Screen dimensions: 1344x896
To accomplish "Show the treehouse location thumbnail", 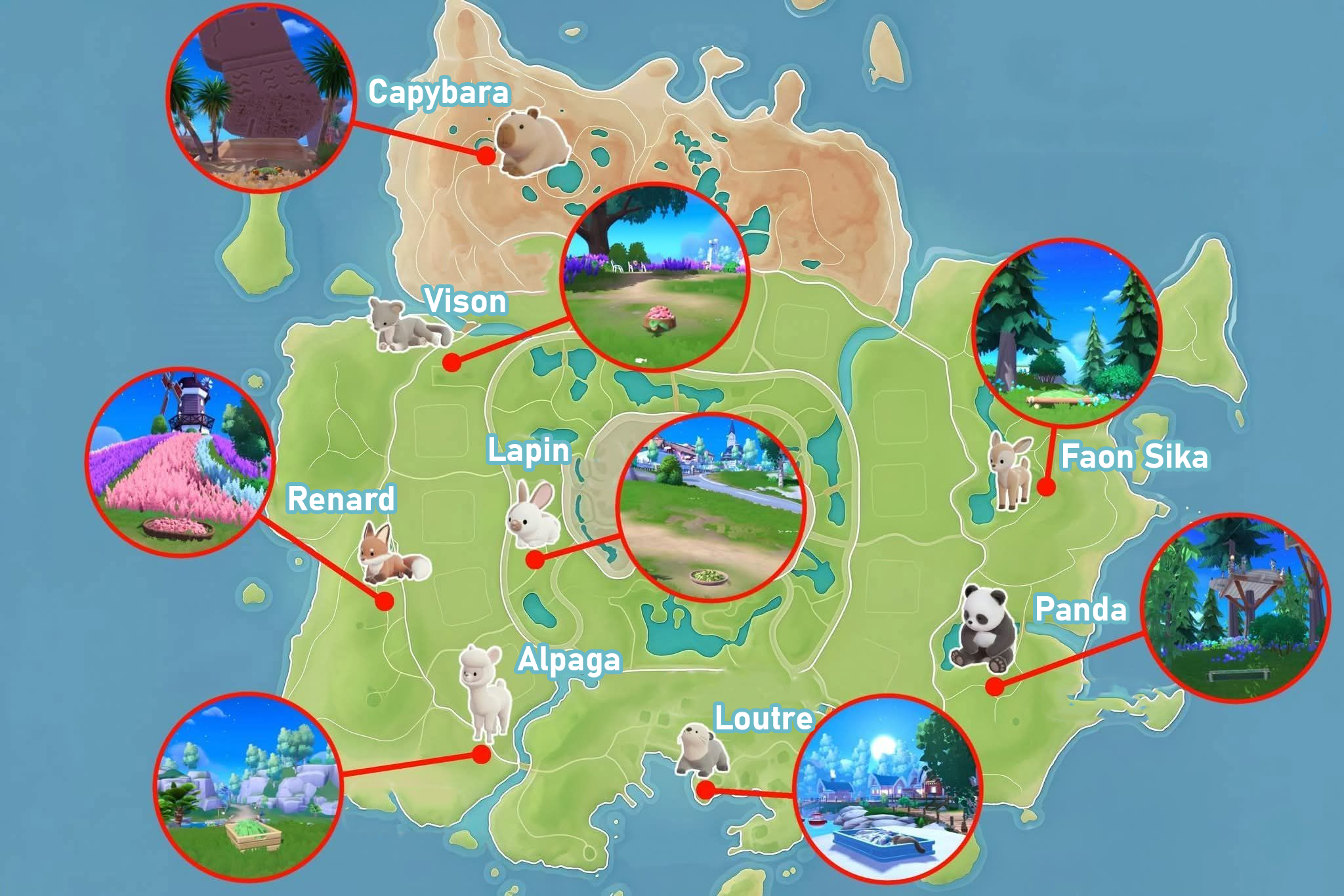I will [x=1236, y=608].
